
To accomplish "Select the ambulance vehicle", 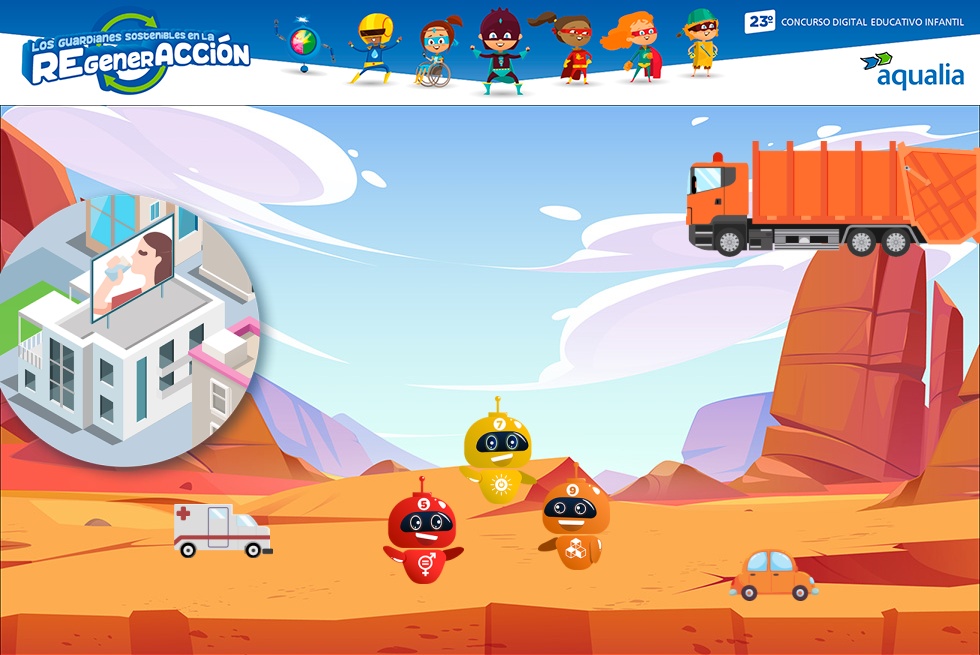I will pyautogui.click(x=222, y=530).
